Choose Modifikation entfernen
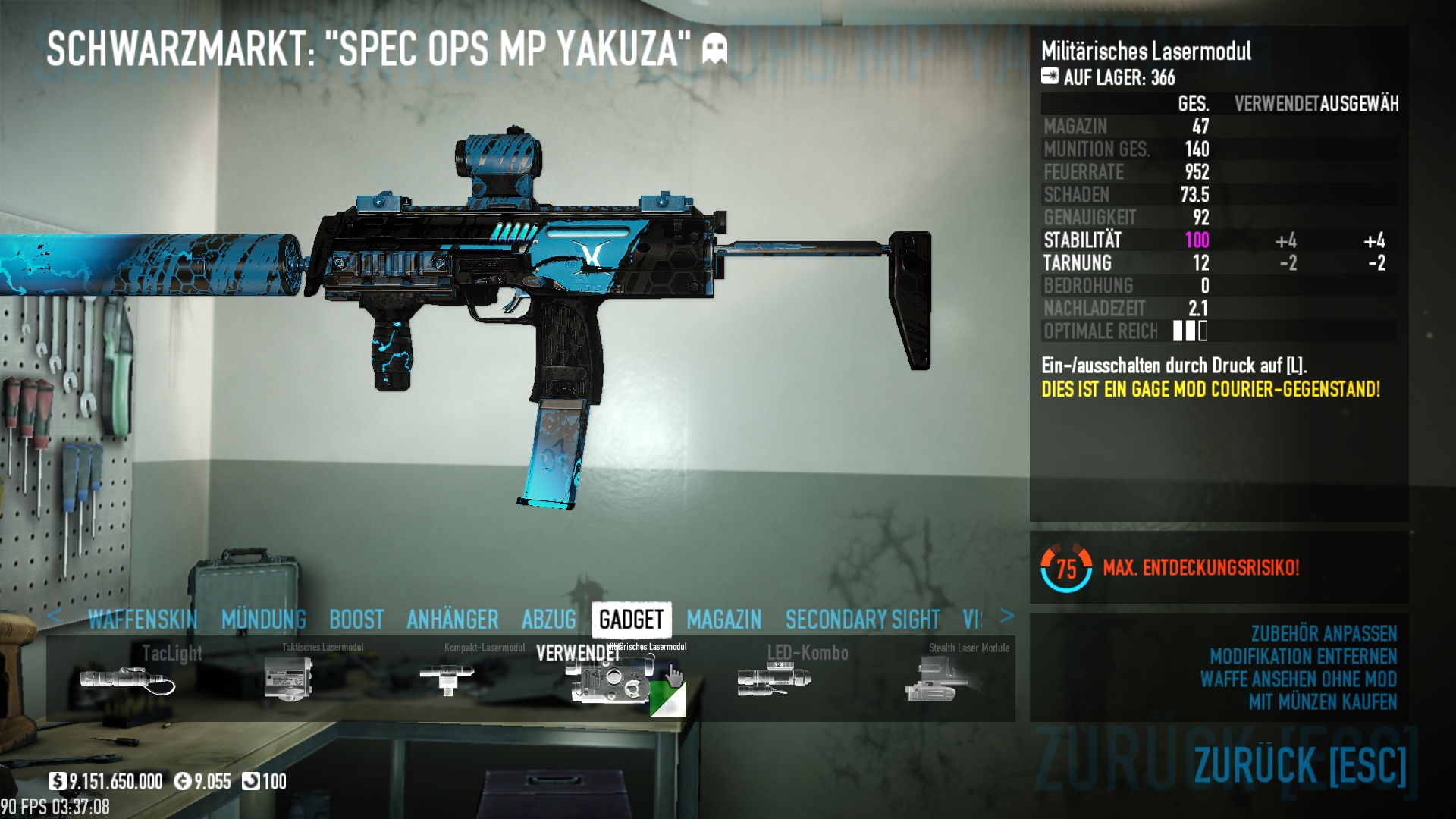This screenshot has width=1456, height=819. pyautogui.click(x=1303, y=656)
